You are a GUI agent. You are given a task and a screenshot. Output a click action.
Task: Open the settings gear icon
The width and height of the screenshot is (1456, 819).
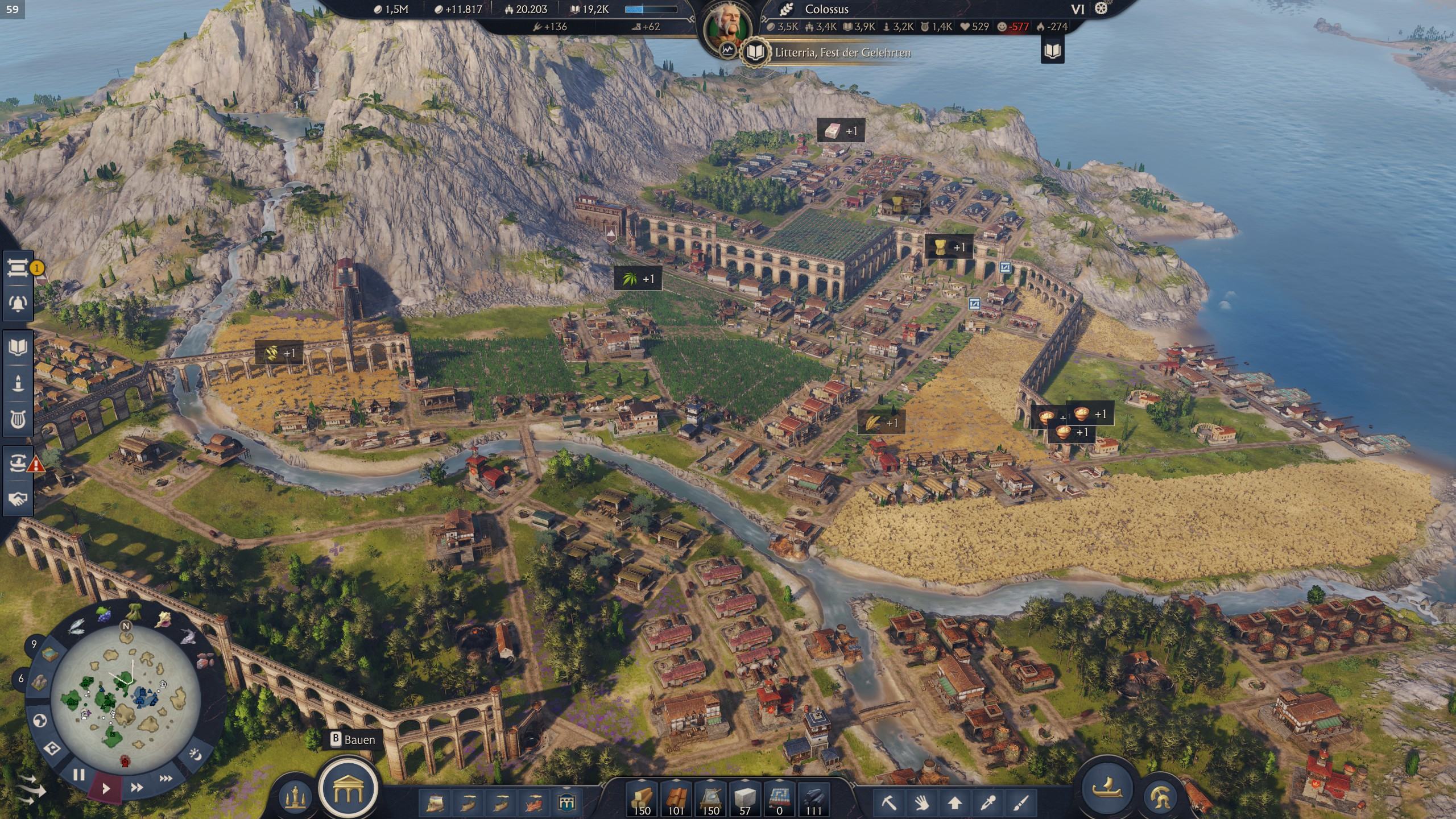click(x=1101, y=9)
